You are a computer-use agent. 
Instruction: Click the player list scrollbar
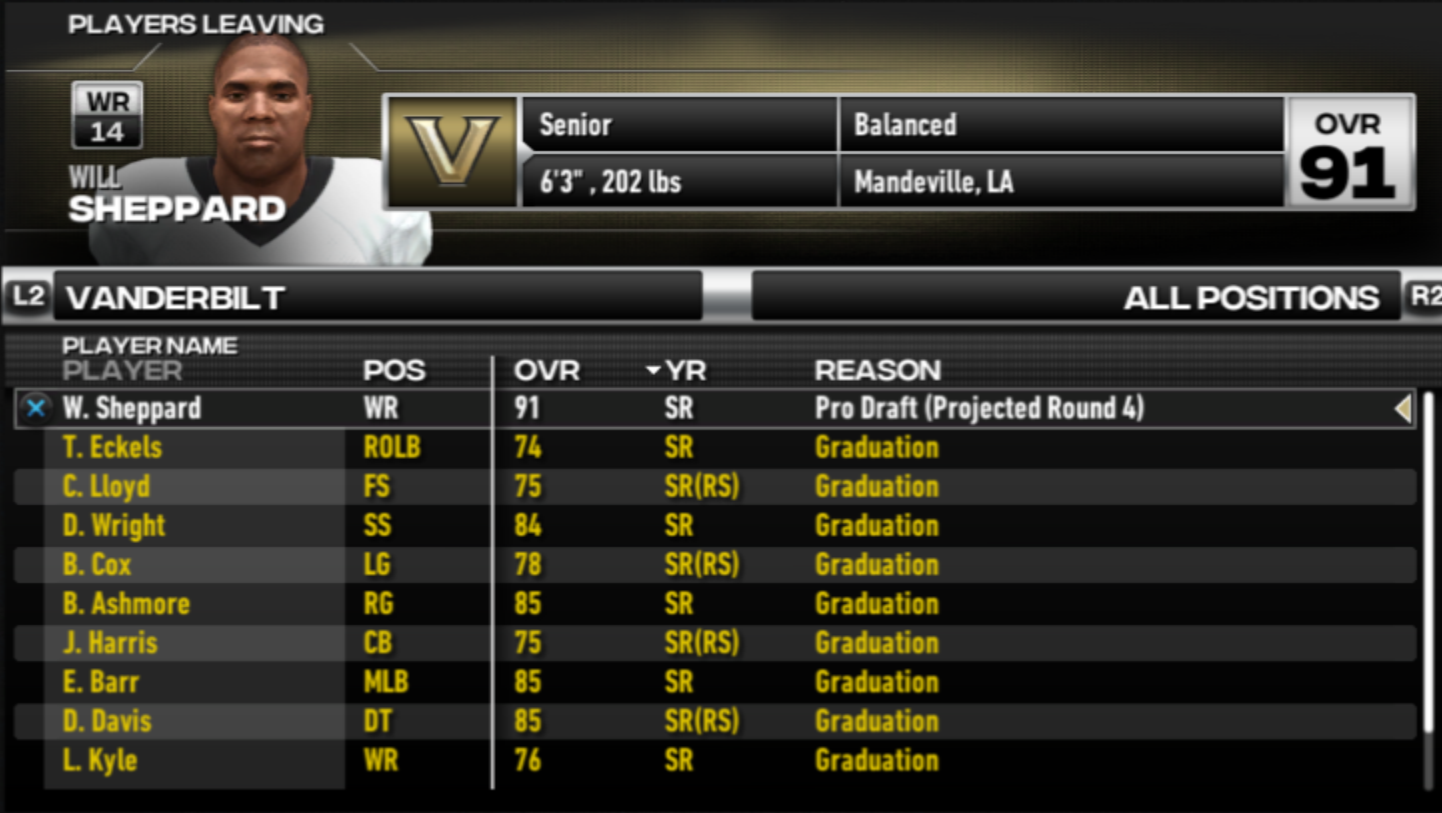[1428, 590]
